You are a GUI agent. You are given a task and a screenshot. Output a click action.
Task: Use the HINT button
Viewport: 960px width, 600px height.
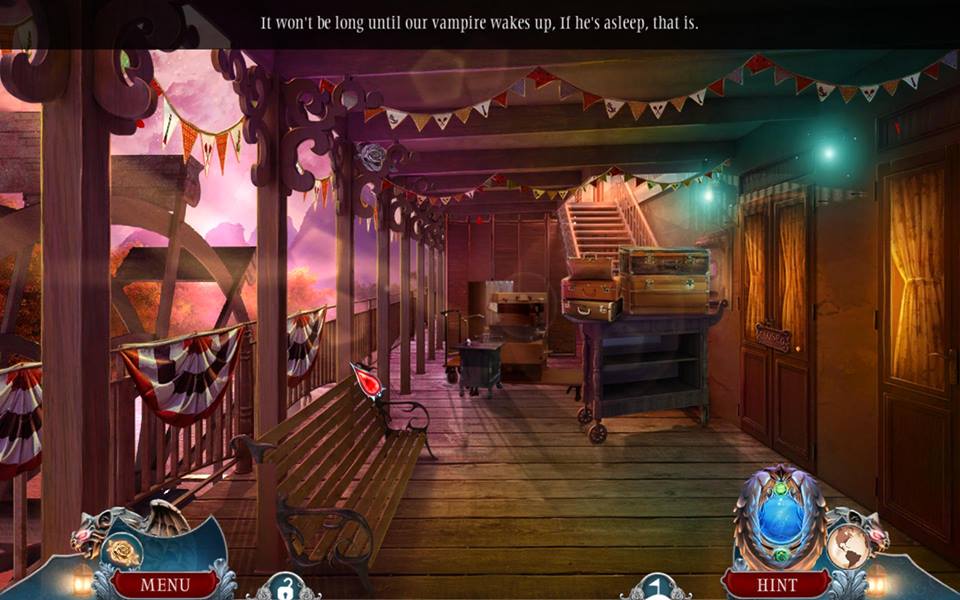click(775, 584)
